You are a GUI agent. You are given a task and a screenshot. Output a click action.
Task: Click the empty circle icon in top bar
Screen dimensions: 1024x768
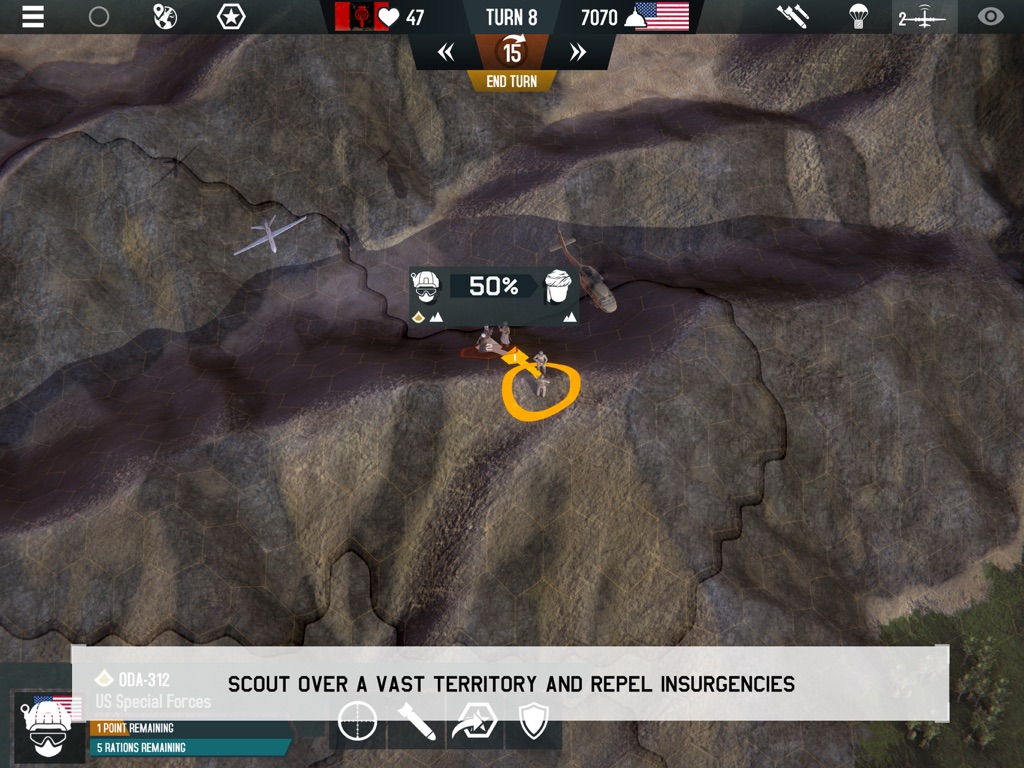99,17
